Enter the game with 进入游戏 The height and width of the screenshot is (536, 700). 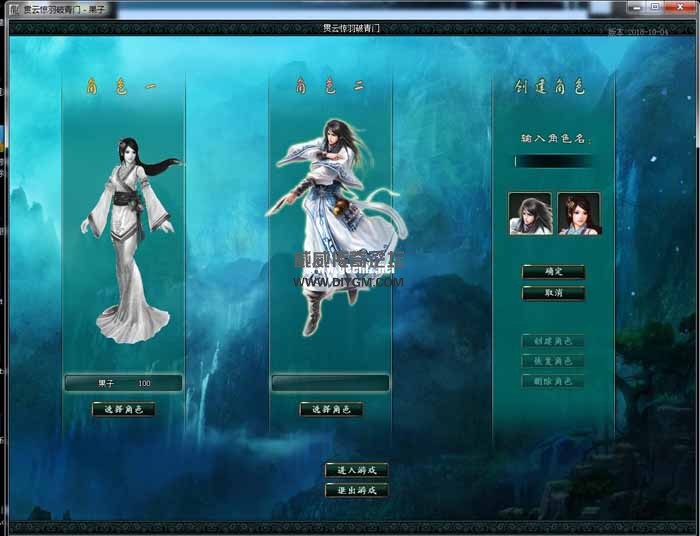click(x=356, y=470)
